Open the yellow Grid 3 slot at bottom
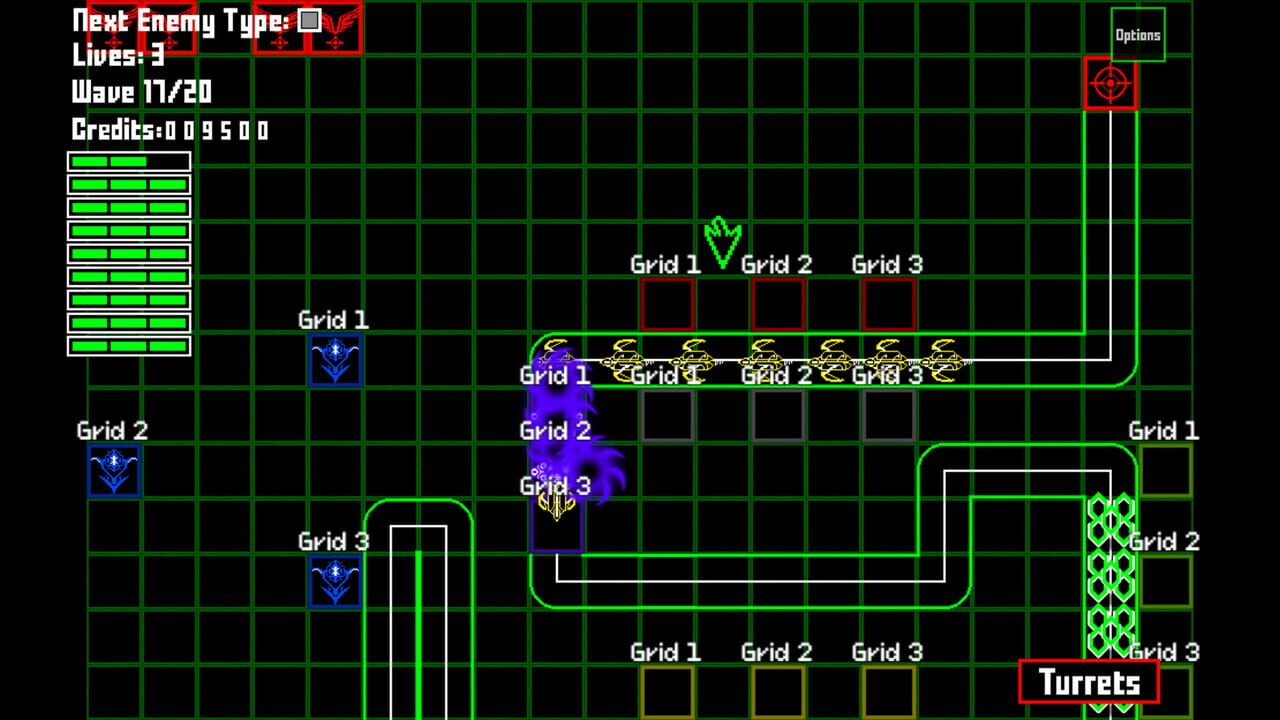The width and height of the screenshot is (1280, 720). coord(887,693)
